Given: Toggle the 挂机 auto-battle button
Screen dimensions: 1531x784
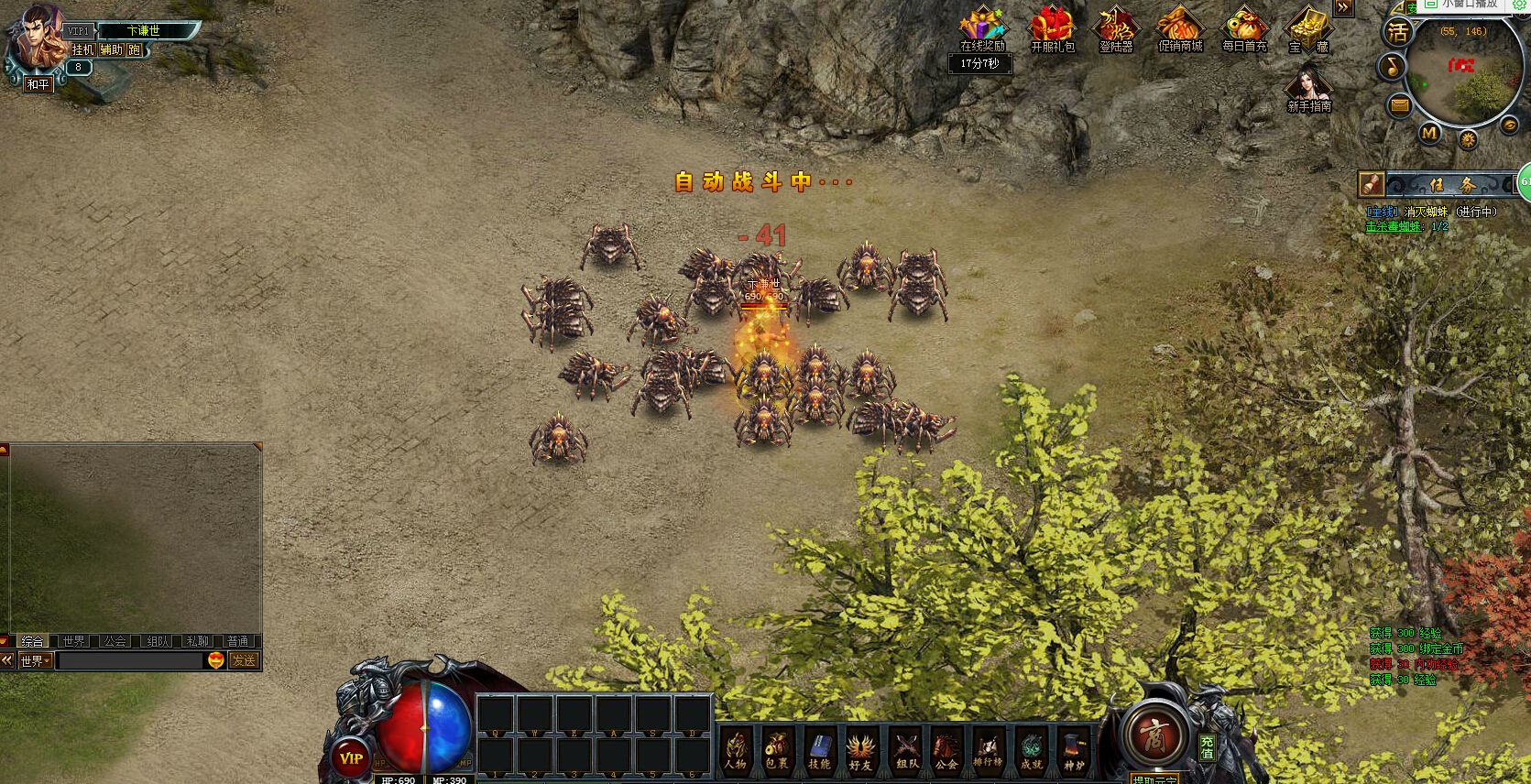Looking at the screenshot, I should point(82,49).
